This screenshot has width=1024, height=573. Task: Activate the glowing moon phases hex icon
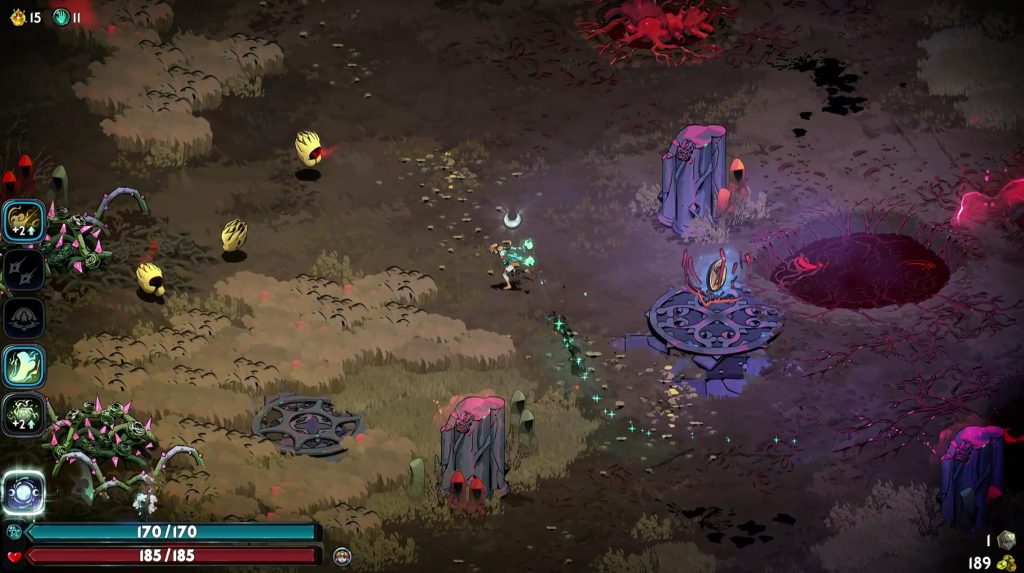(23, 492)
